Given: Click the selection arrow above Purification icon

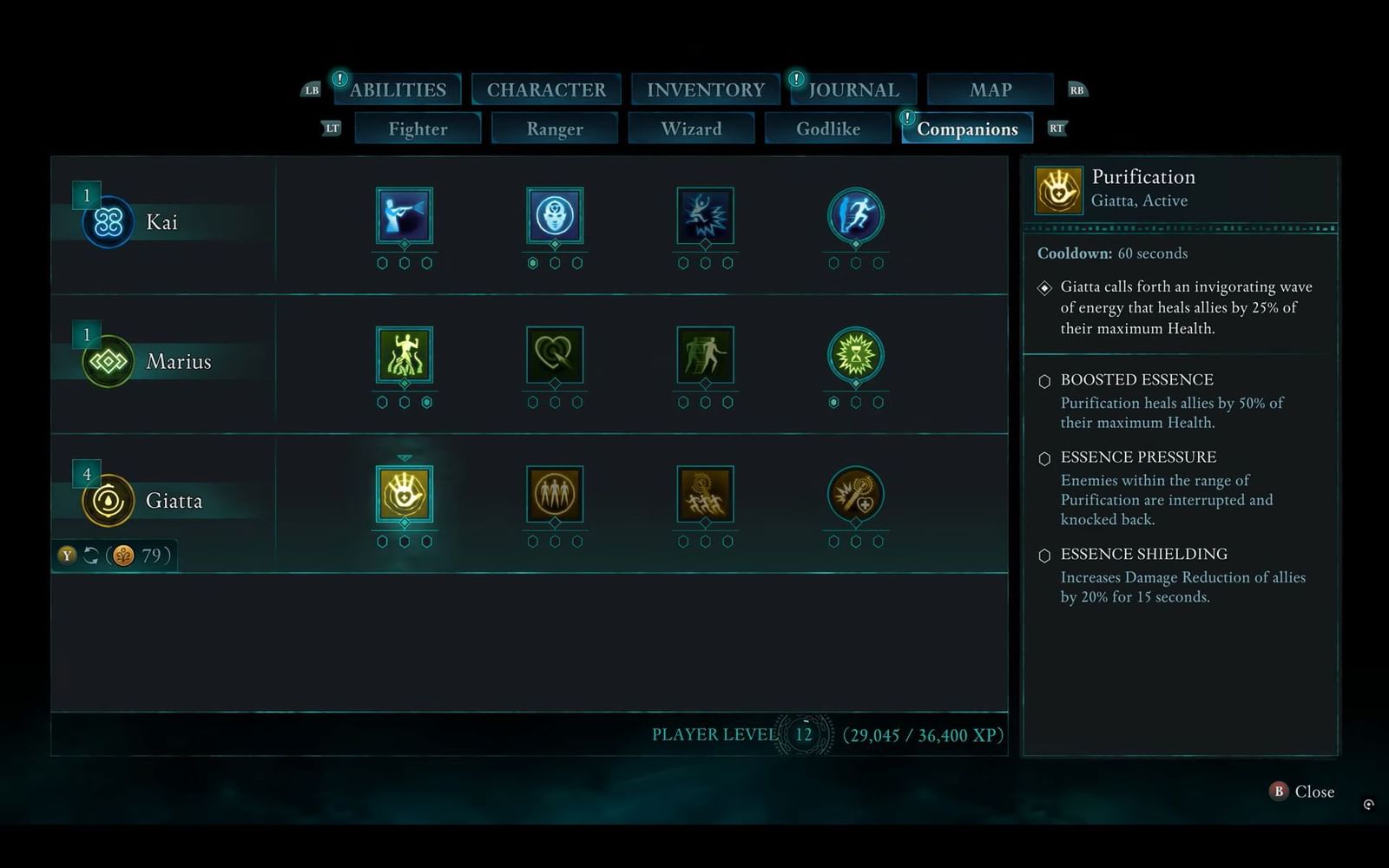Looking at the screenshot, I should tap(404, 455).
